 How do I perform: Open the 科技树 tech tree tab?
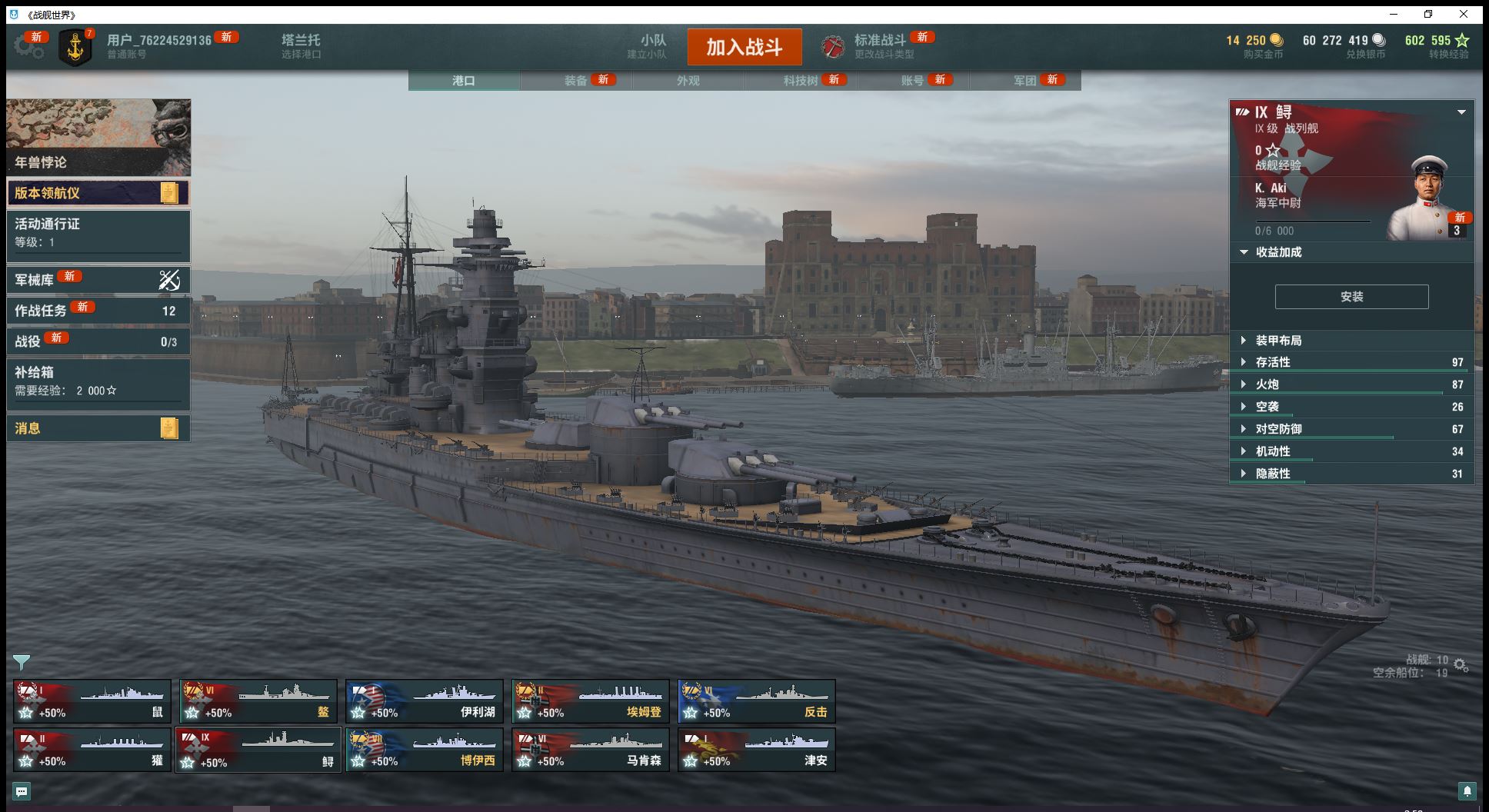[801, 81]
